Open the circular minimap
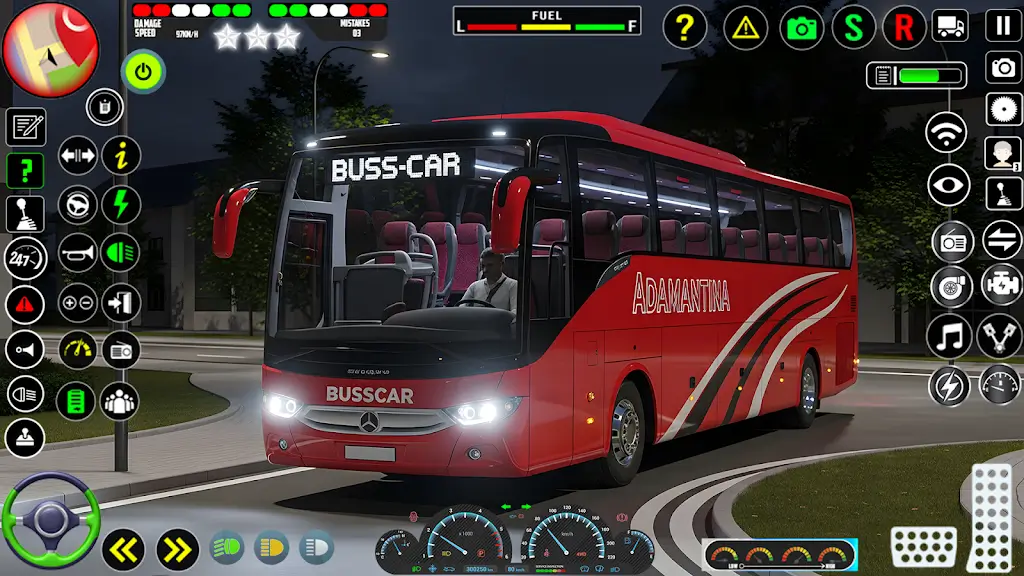Screen dimensions: 1024x576 click(50, 48)
